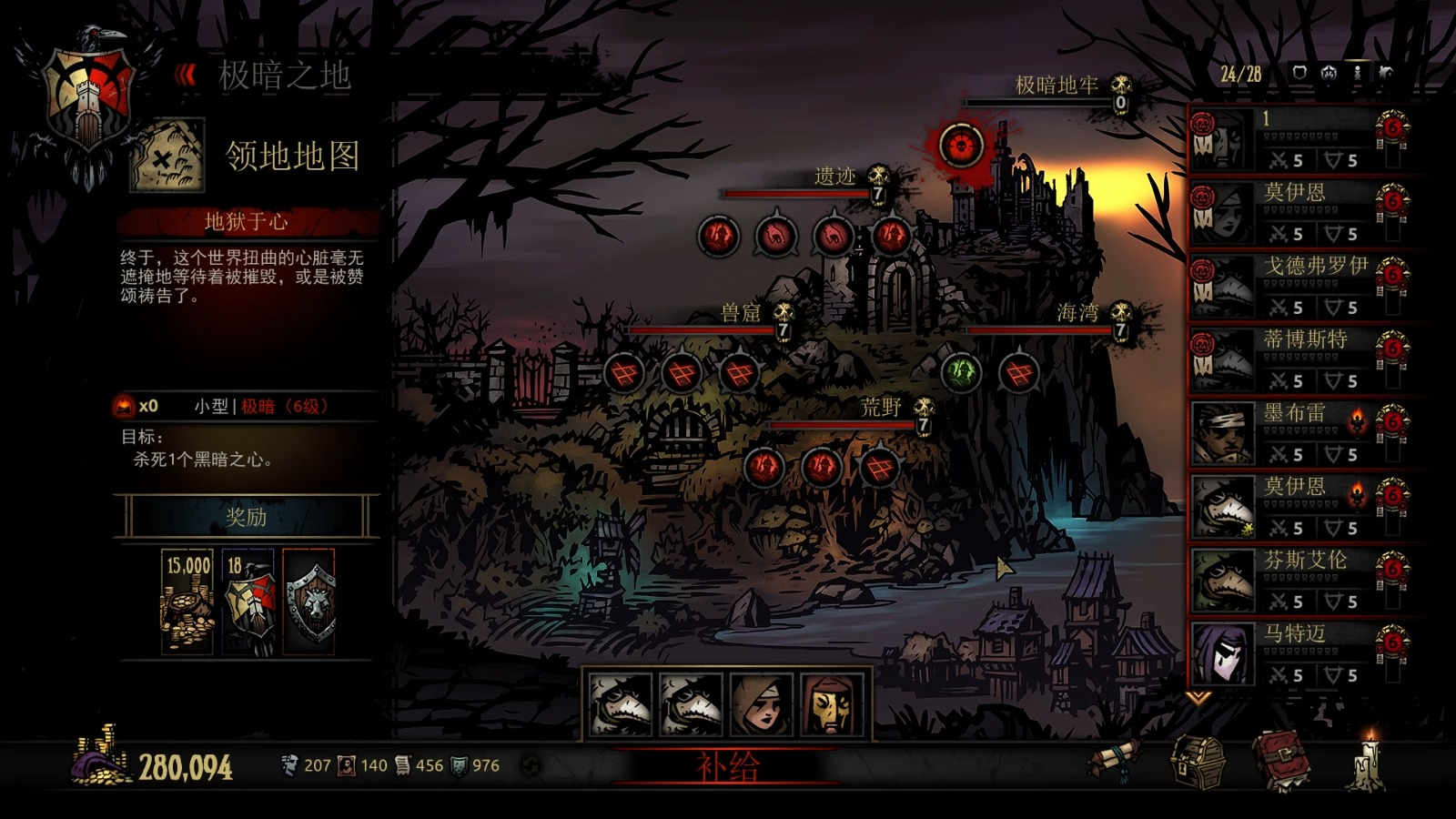The width and height of the screenshot is (1456, 819).
Task: Open the red journal book icon
Action: (x=1281, y=760)
